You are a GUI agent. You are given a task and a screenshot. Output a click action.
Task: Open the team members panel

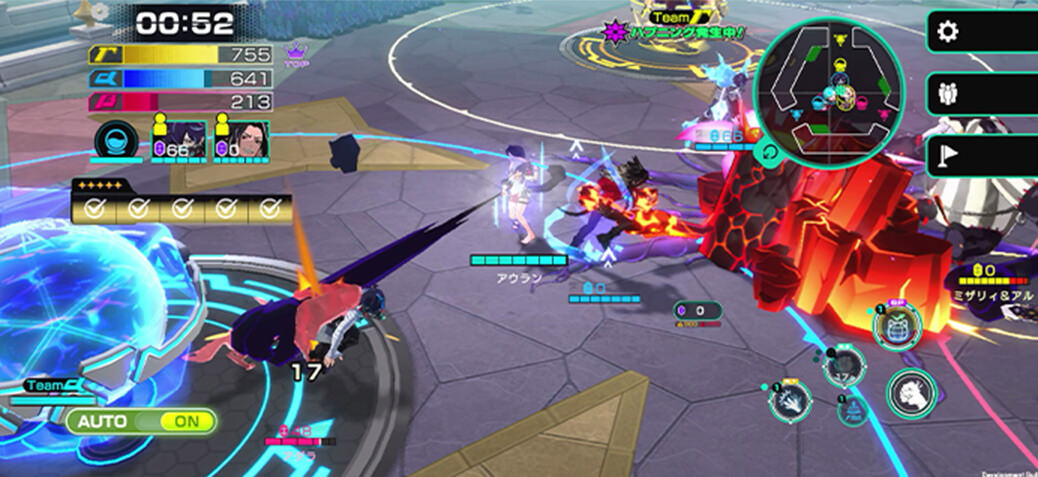(945, 94)
